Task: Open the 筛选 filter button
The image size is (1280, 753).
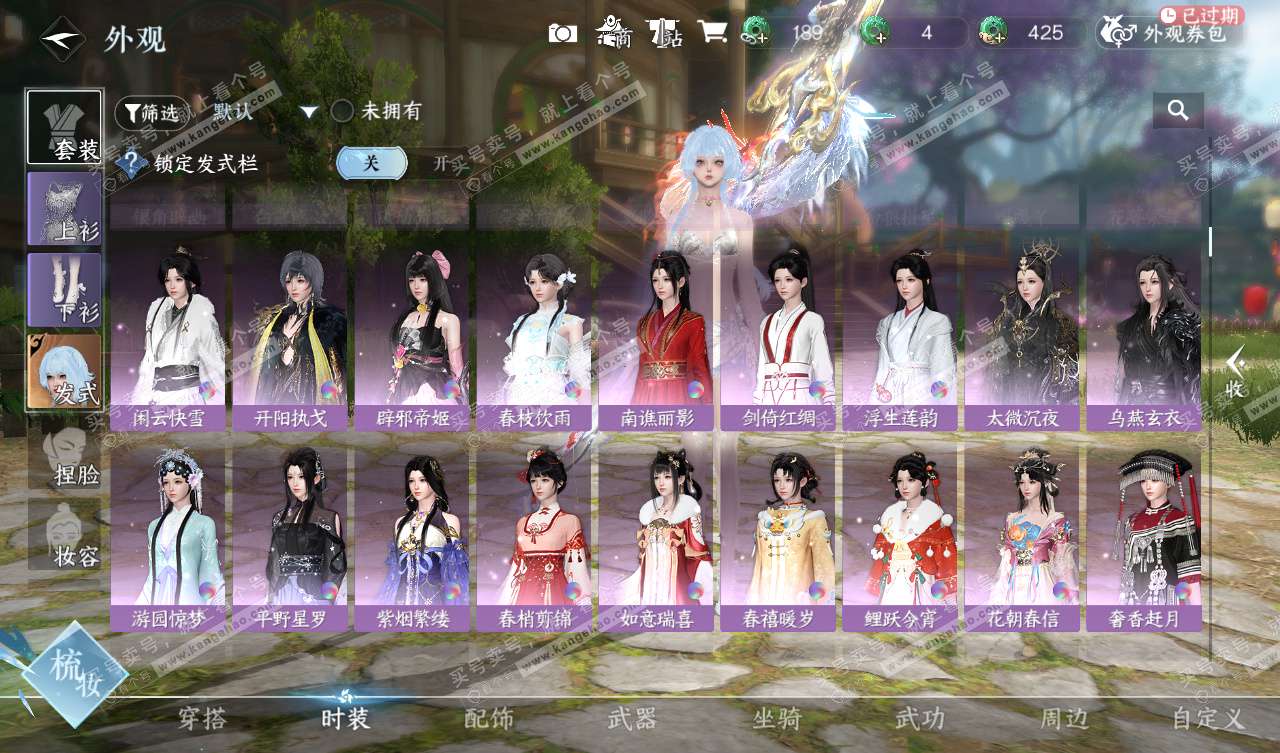Action: (152, 113)
